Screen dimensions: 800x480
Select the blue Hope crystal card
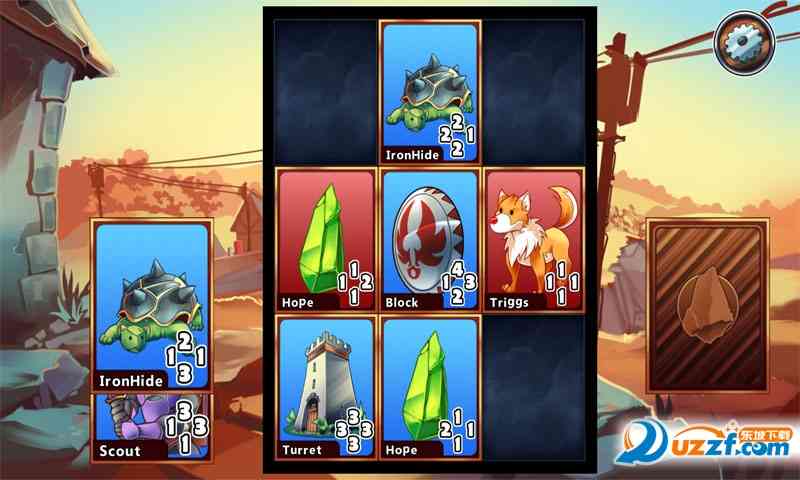430,388
